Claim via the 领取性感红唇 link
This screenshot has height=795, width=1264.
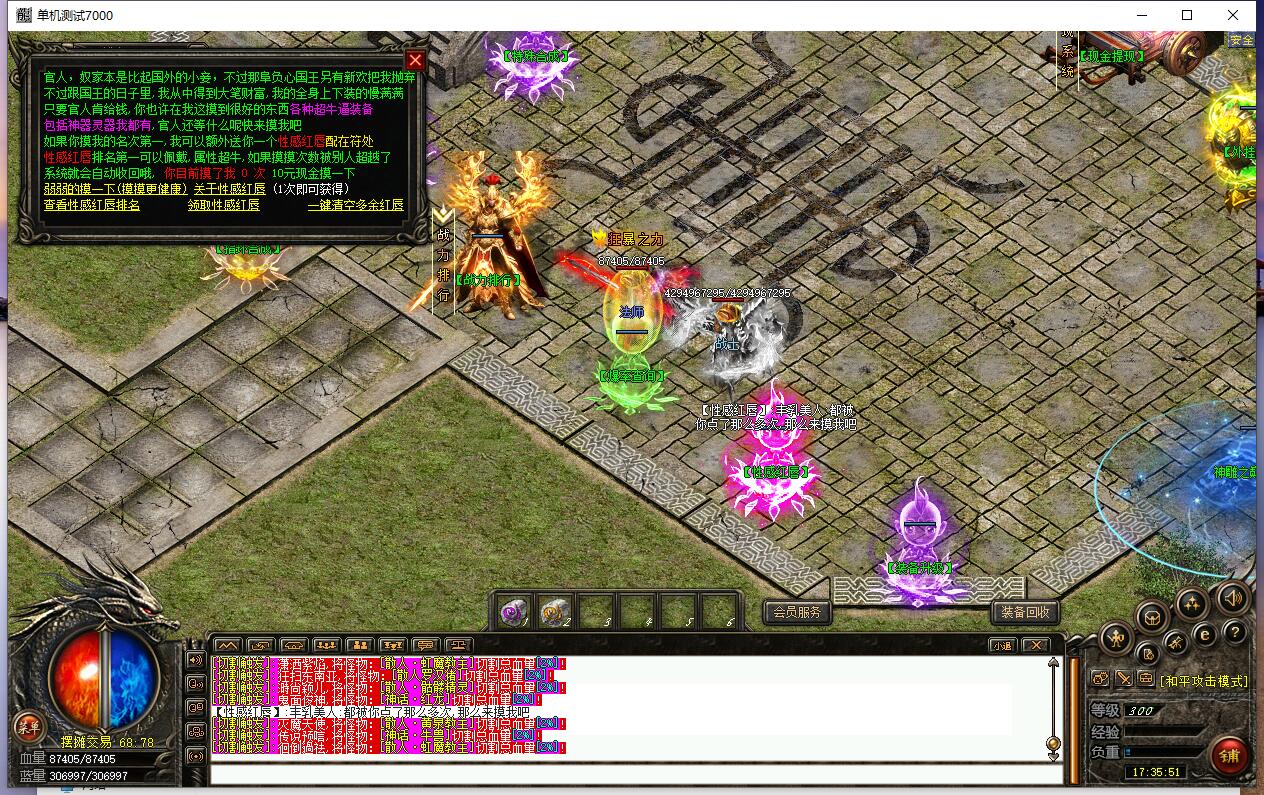223,205
